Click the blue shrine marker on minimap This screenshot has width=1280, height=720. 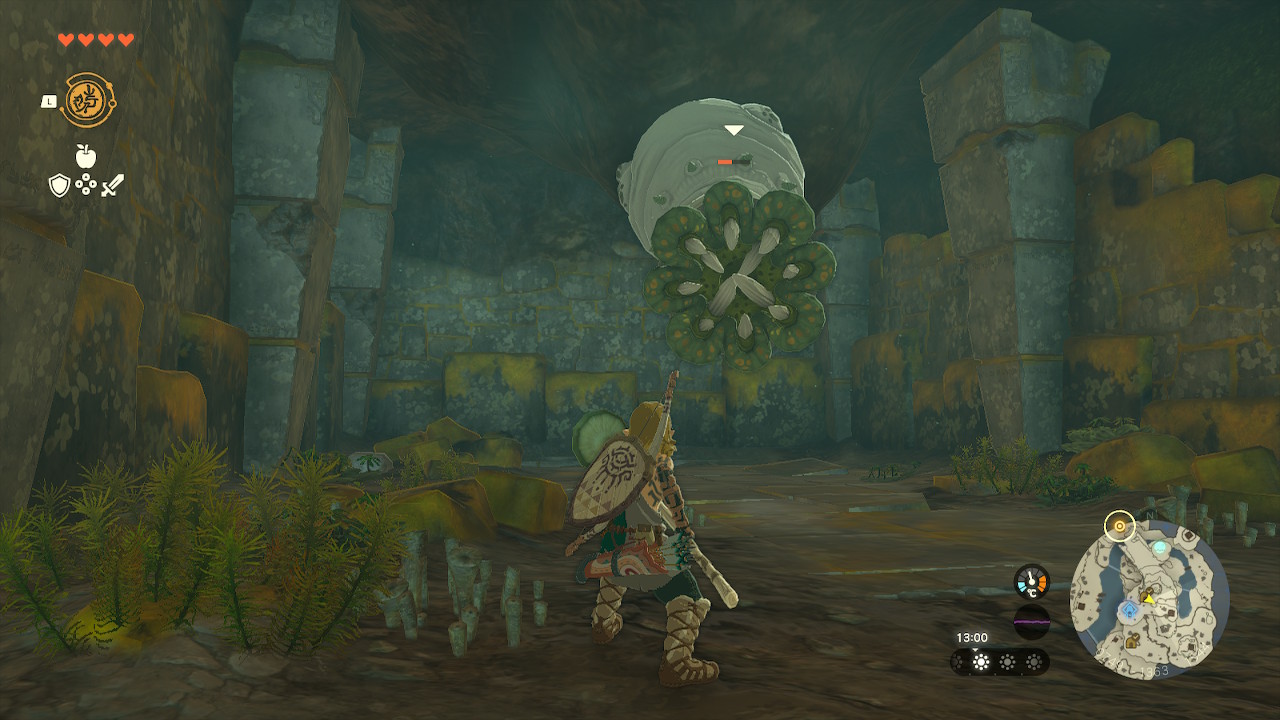point(1128,610)
